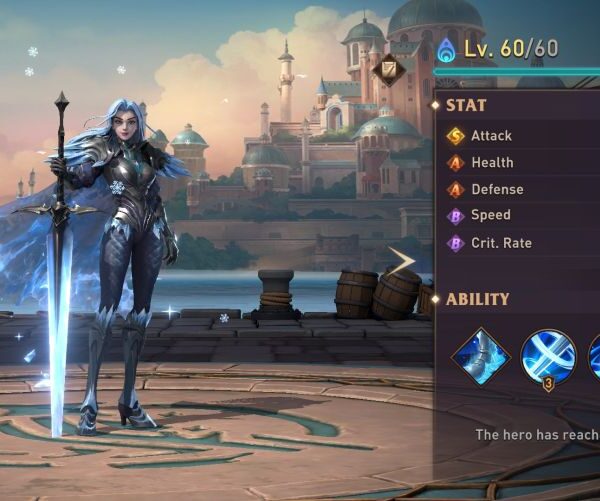
Task: View the round crossed-slash ability icon
Action: point(547,357)
